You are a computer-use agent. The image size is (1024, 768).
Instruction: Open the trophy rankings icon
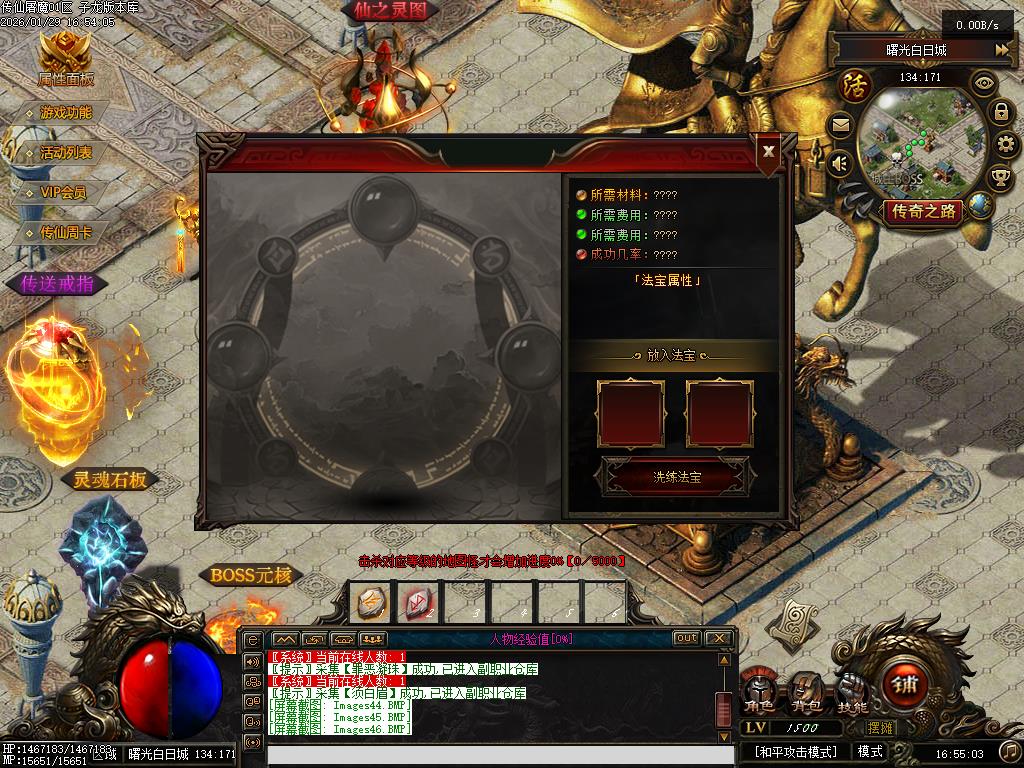[x=1000, y=178]
